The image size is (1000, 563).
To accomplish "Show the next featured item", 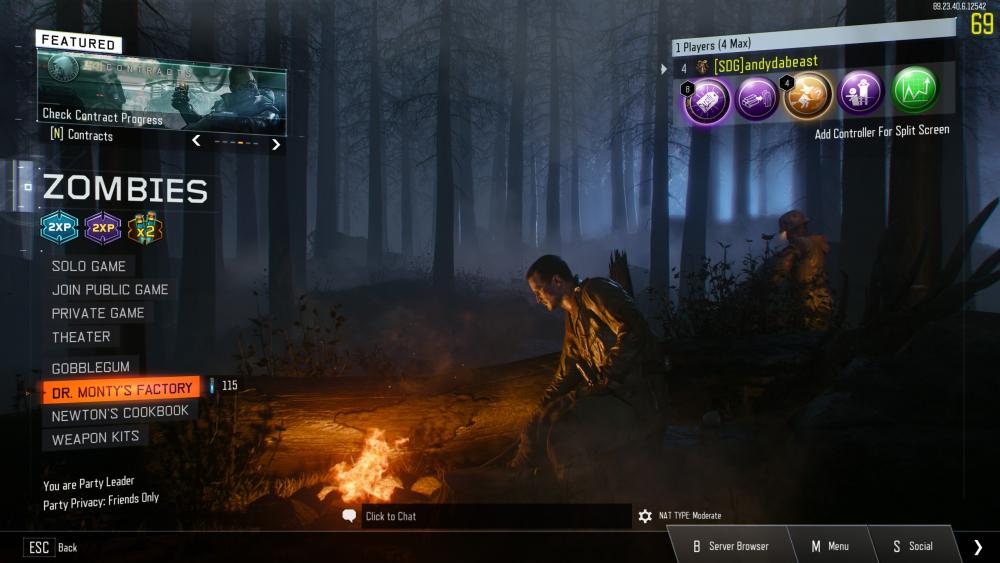I will point(276,144).
